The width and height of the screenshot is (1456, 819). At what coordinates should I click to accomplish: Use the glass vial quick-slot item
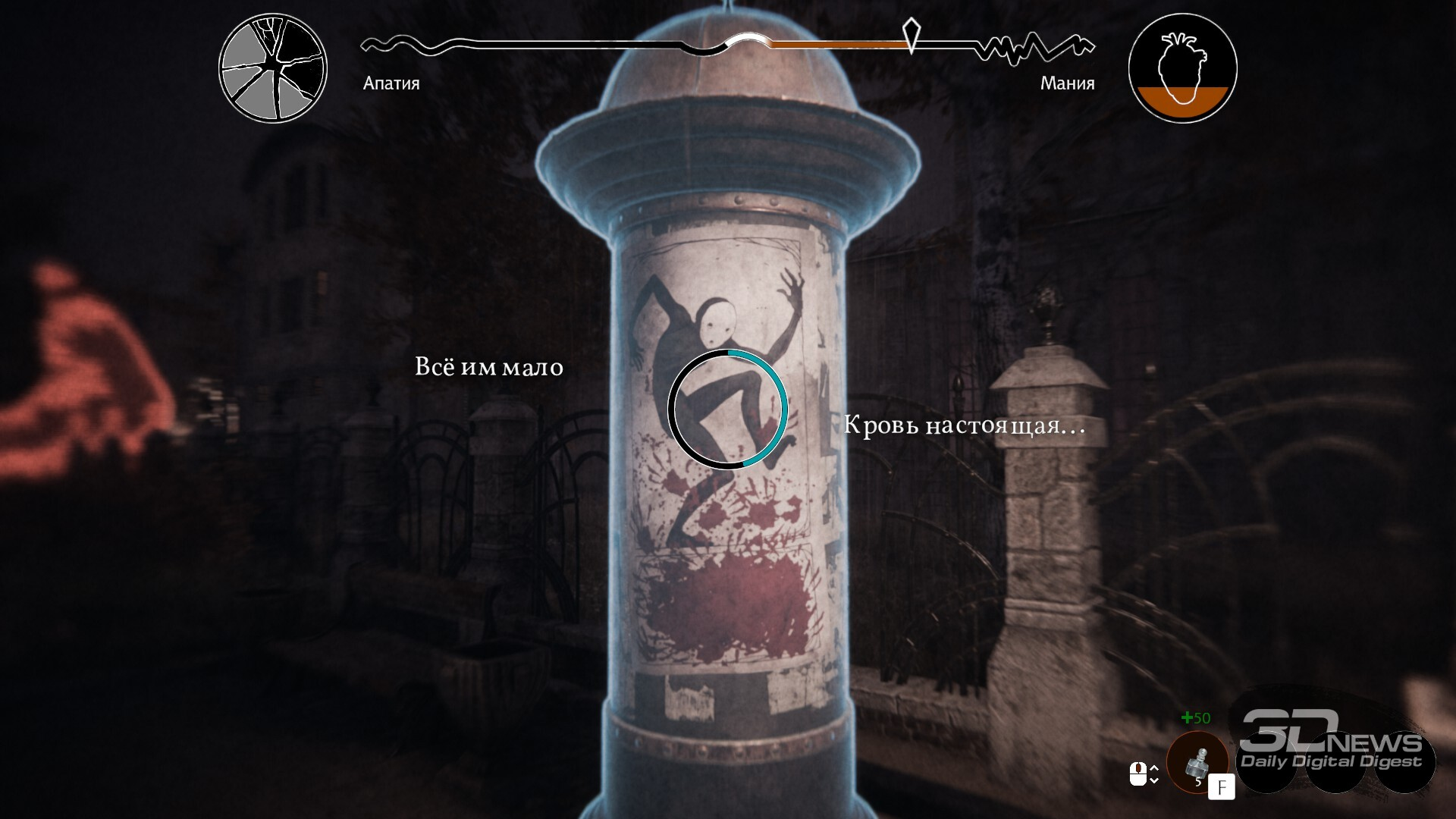click(1198, 763)
